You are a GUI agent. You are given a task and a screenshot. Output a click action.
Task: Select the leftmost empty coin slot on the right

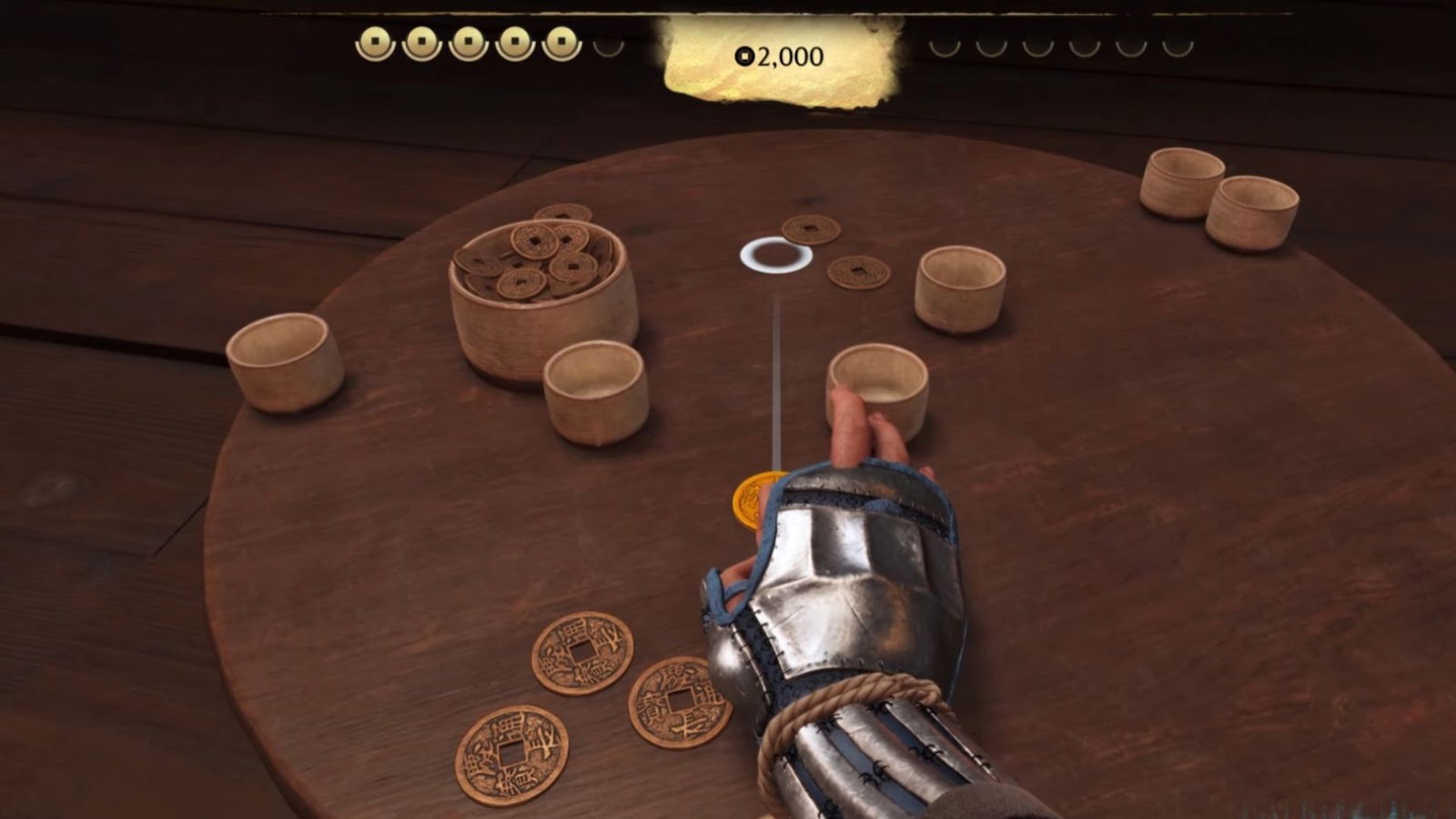[x=946, y=45]
